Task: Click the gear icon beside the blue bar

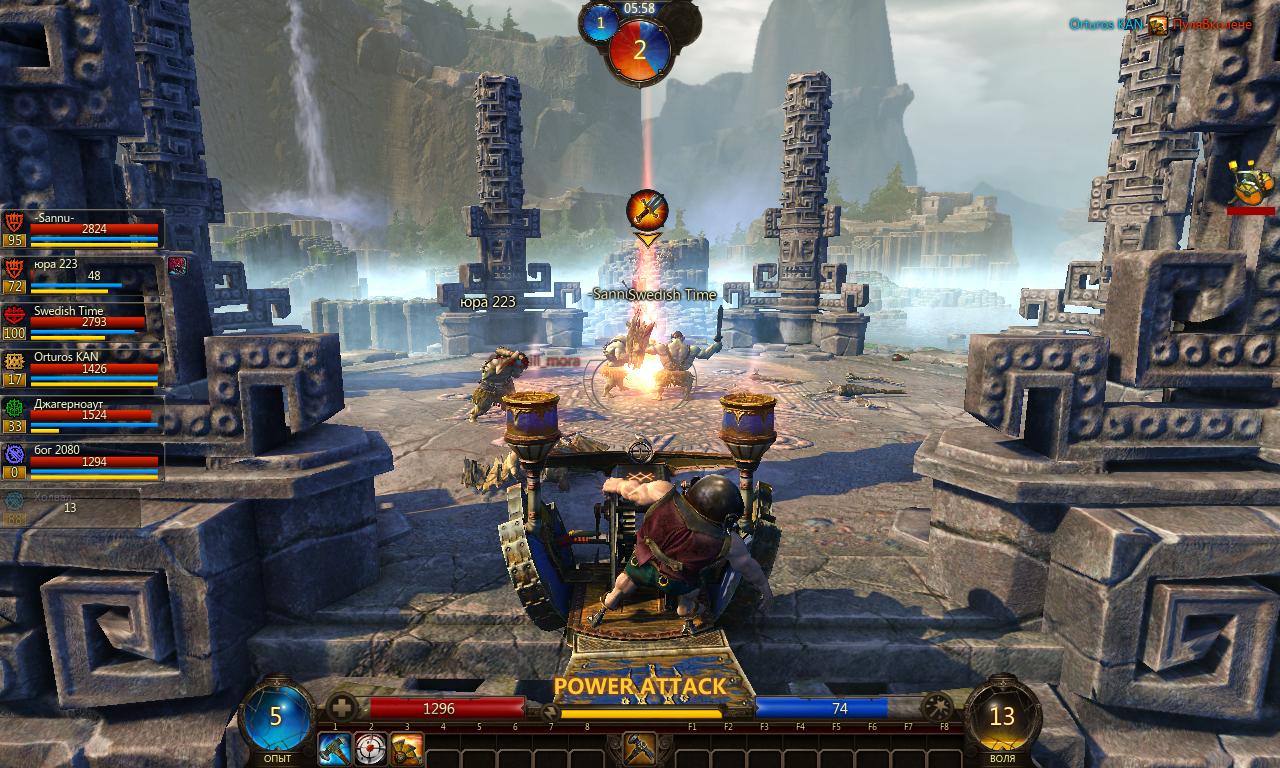Action: (938, 708)
